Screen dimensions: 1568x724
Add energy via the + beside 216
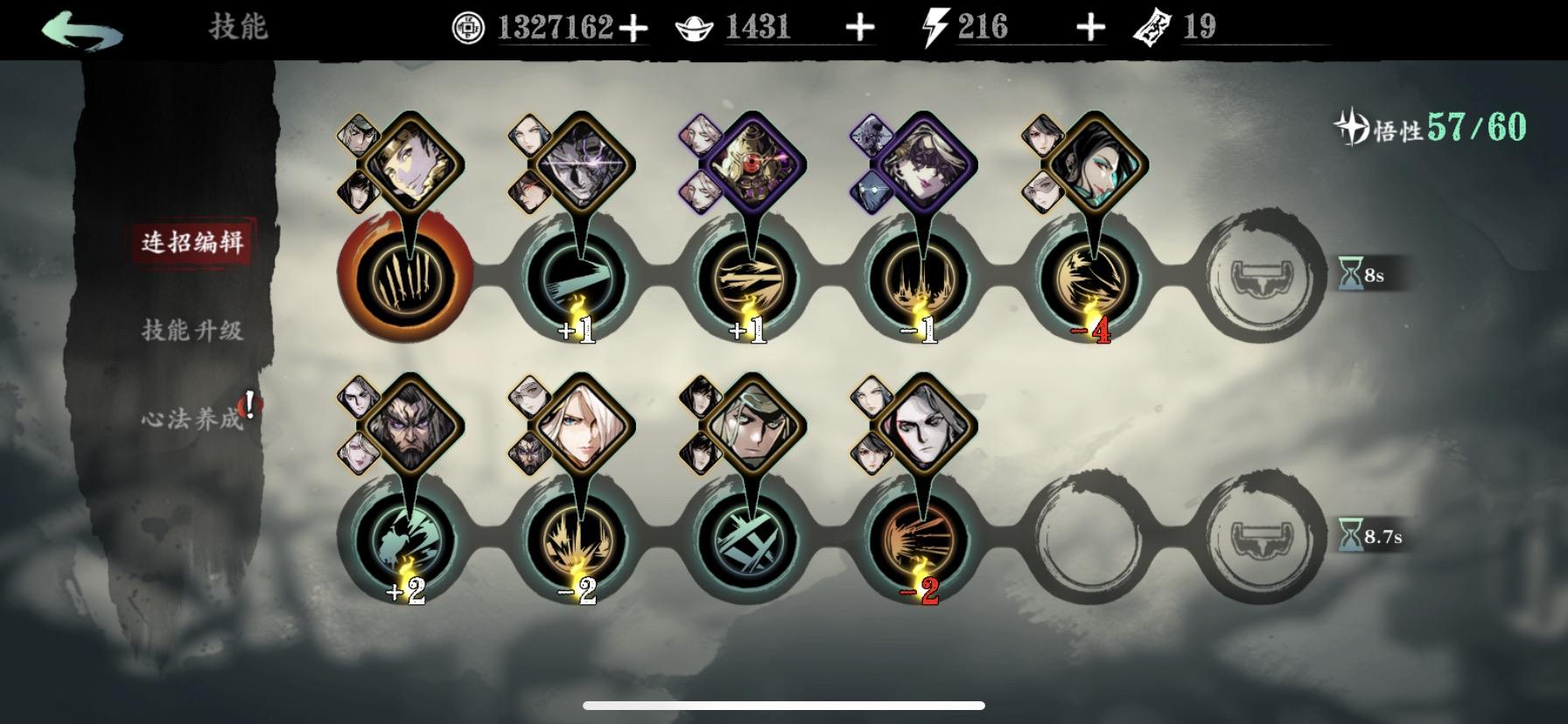coord(1088,27)
